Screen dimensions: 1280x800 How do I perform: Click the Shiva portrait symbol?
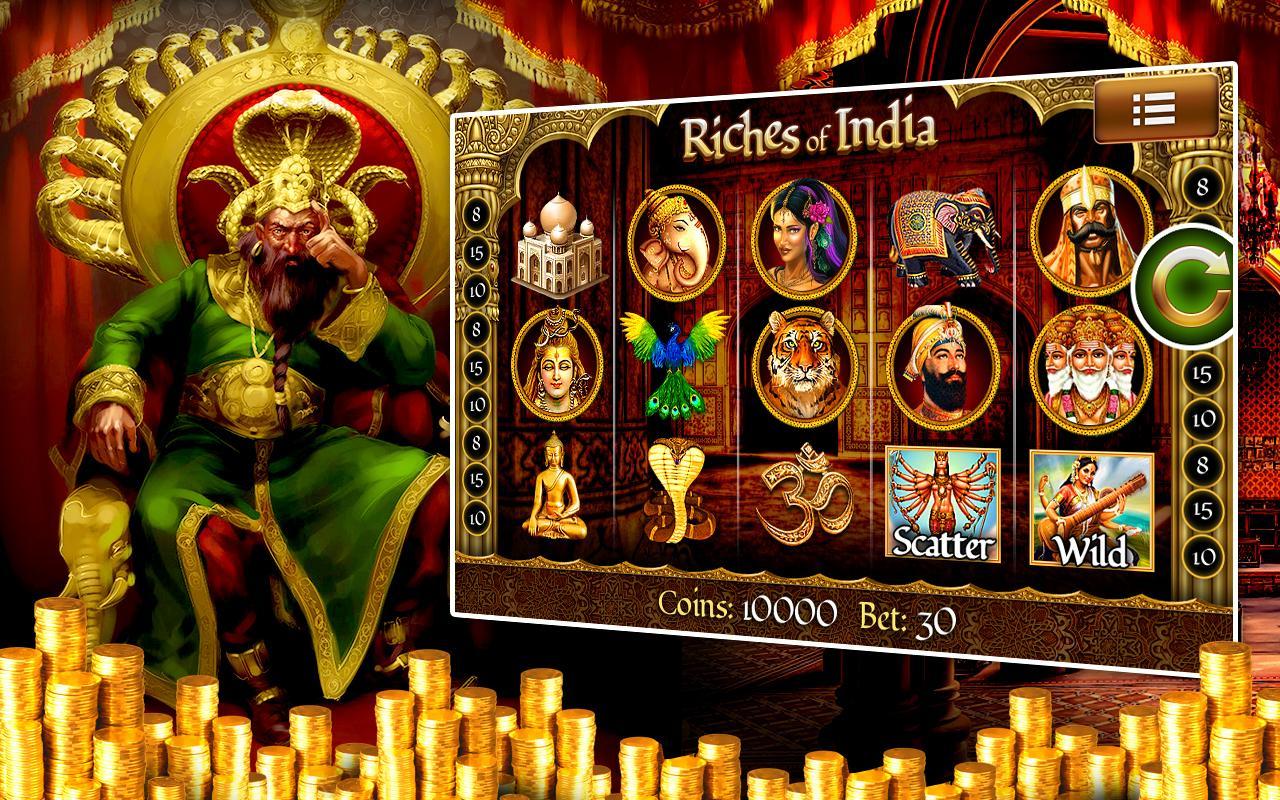point(556,365)
